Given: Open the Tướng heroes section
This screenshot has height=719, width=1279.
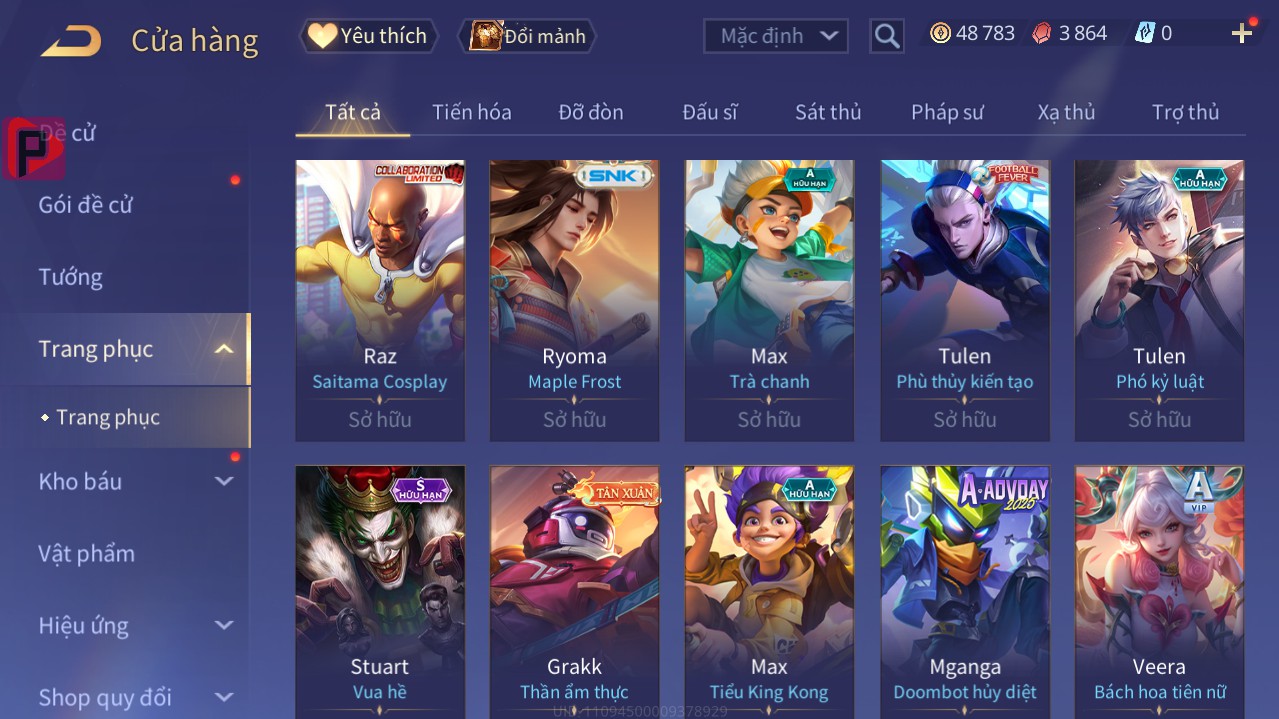Looking at the screenshot, I should pos(71,277).
